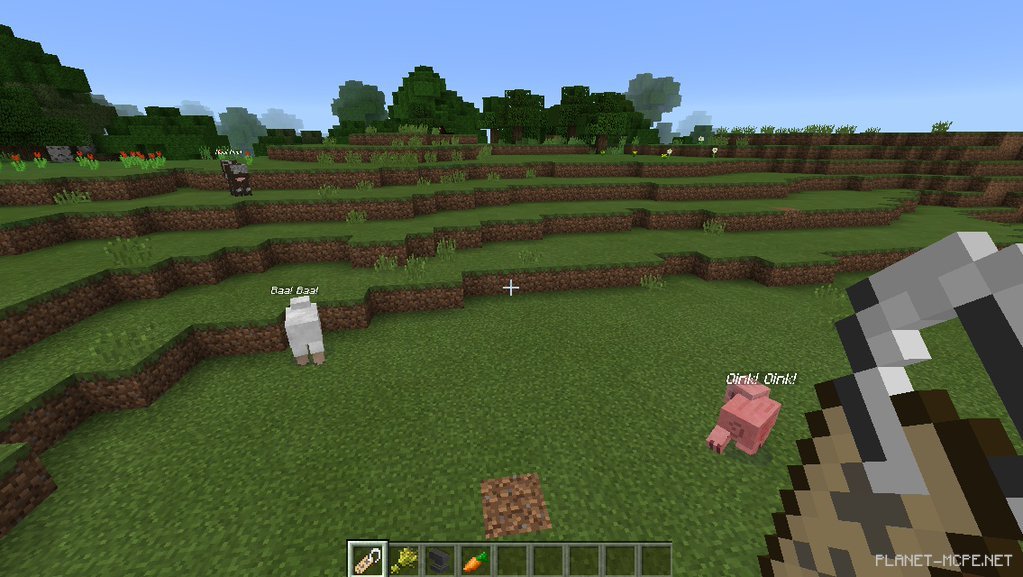Choose the anvil in the hotbar
The height and width of the screenshot is (577, 1023).
click(x=439, y=559)
